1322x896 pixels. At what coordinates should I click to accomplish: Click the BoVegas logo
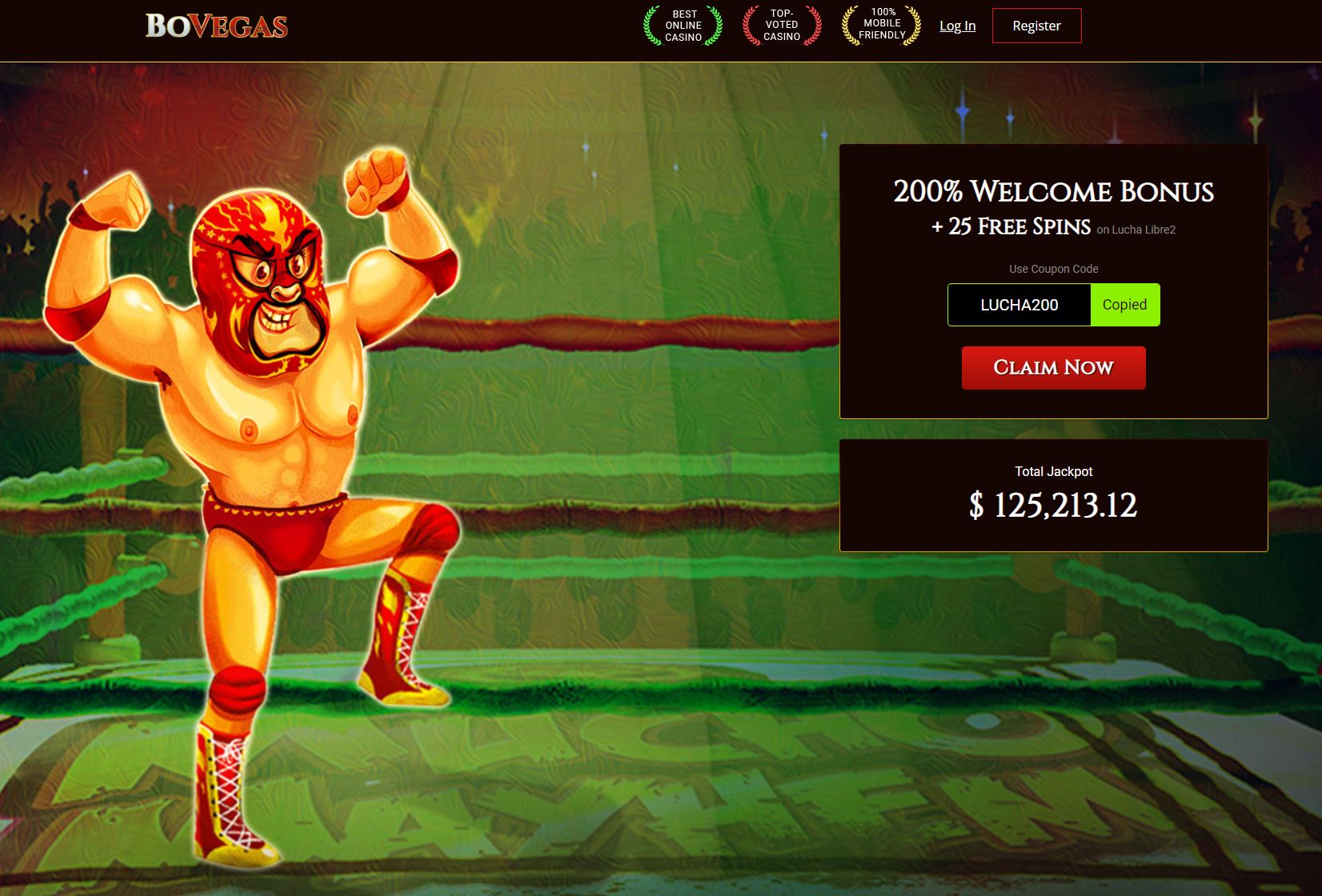(x=216, y=26)
